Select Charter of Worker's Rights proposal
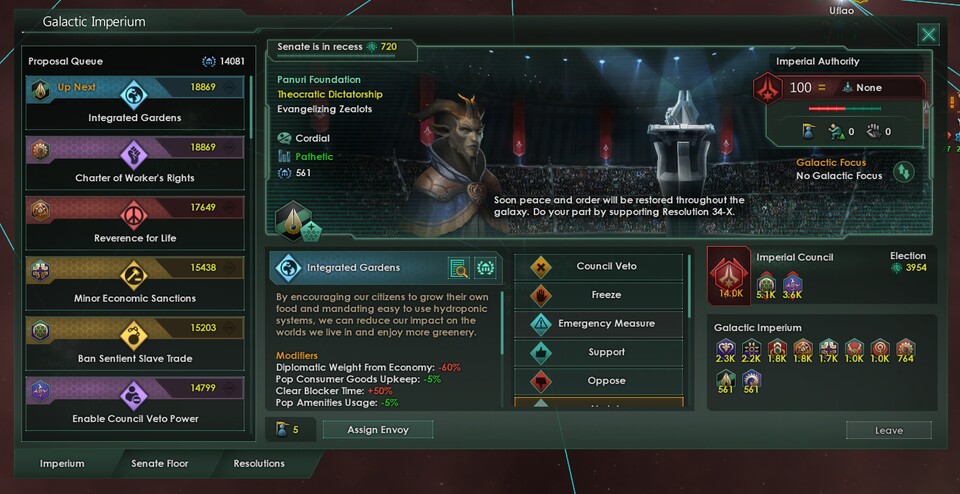This screenshot has height=494, width=960. coord(135,163)
